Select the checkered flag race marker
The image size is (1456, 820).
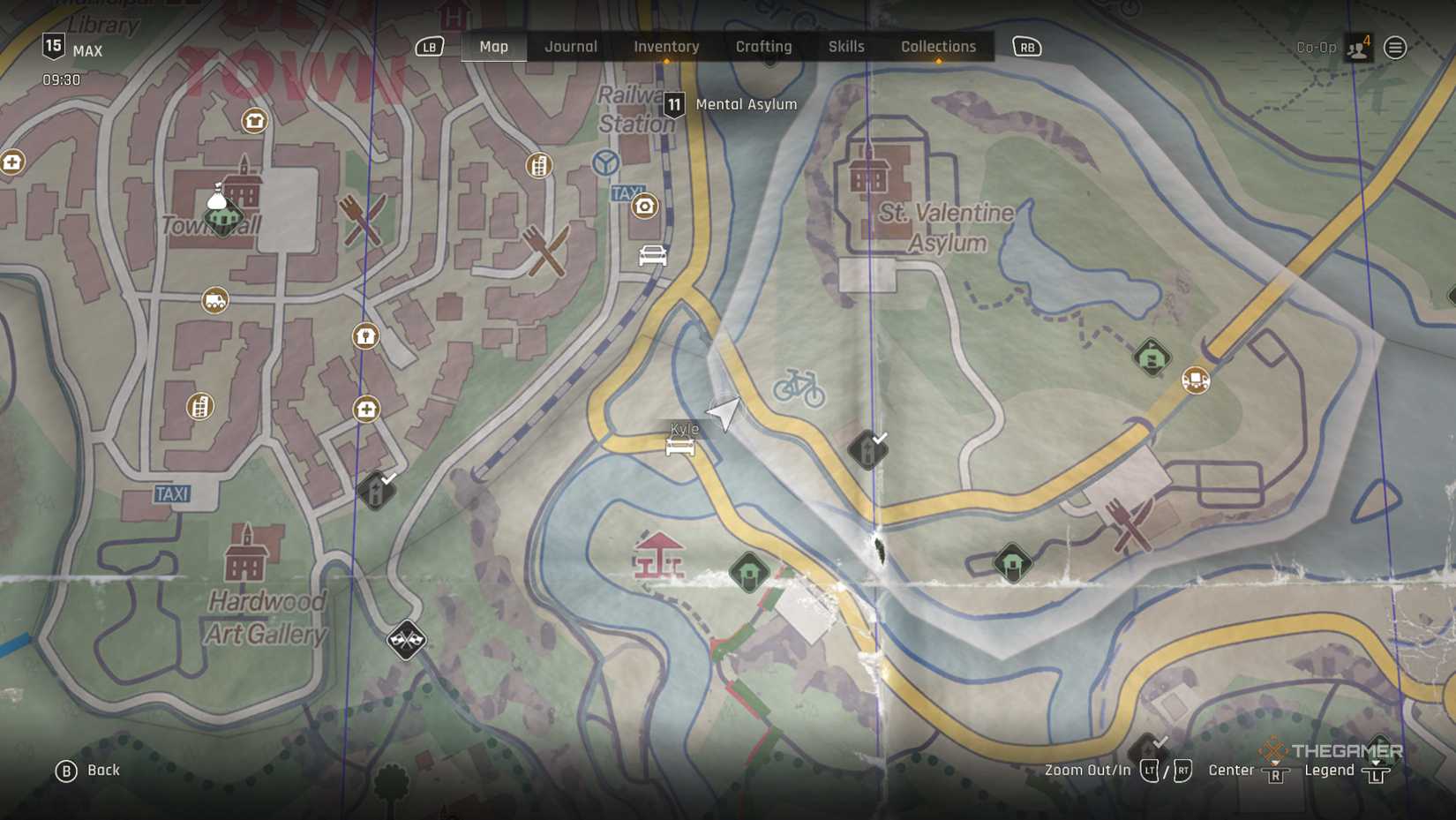(406, 640)
